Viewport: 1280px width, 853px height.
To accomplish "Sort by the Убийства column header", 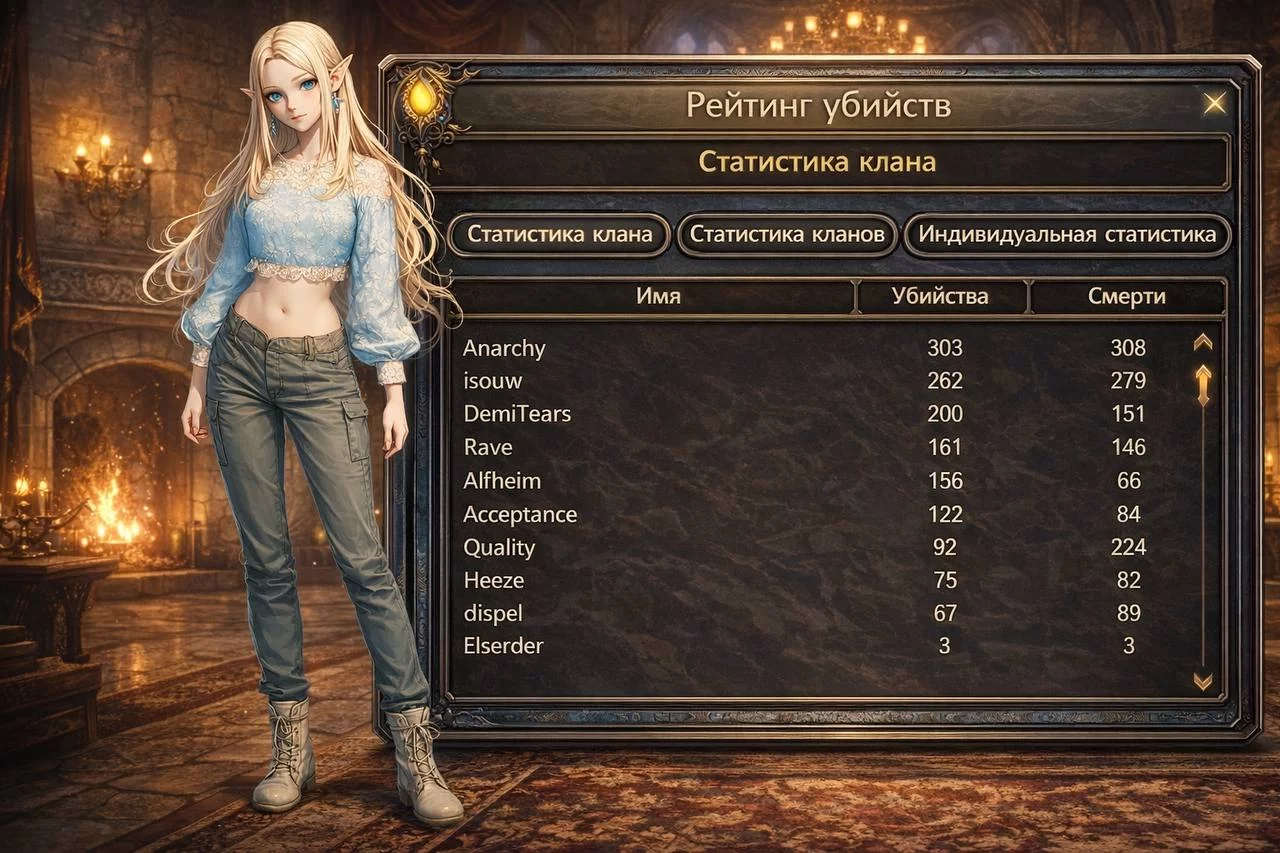I will (x=940, y=296).
